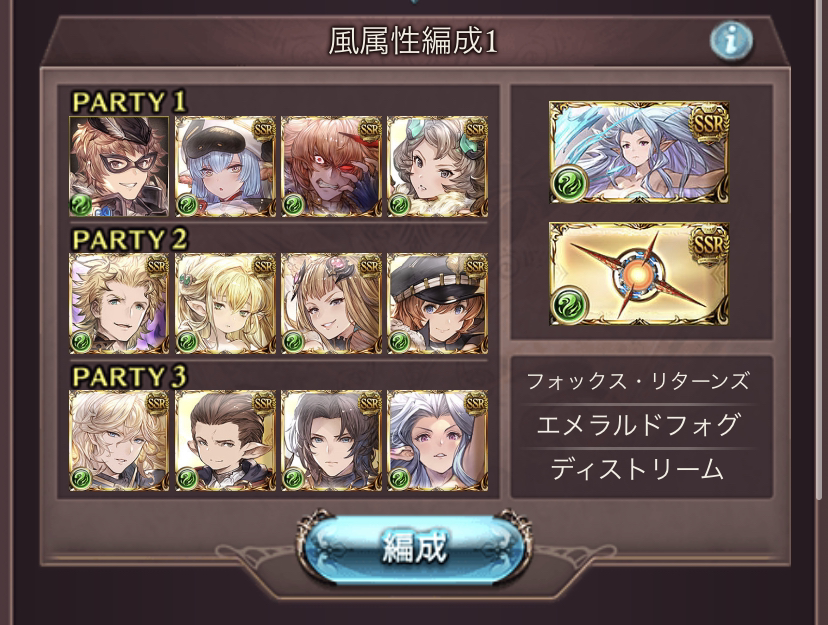Choose the spiky blond man in Party 2
The width and height of the screenshot is (828, 625).
pyautogui.click(x=119, y=303)
